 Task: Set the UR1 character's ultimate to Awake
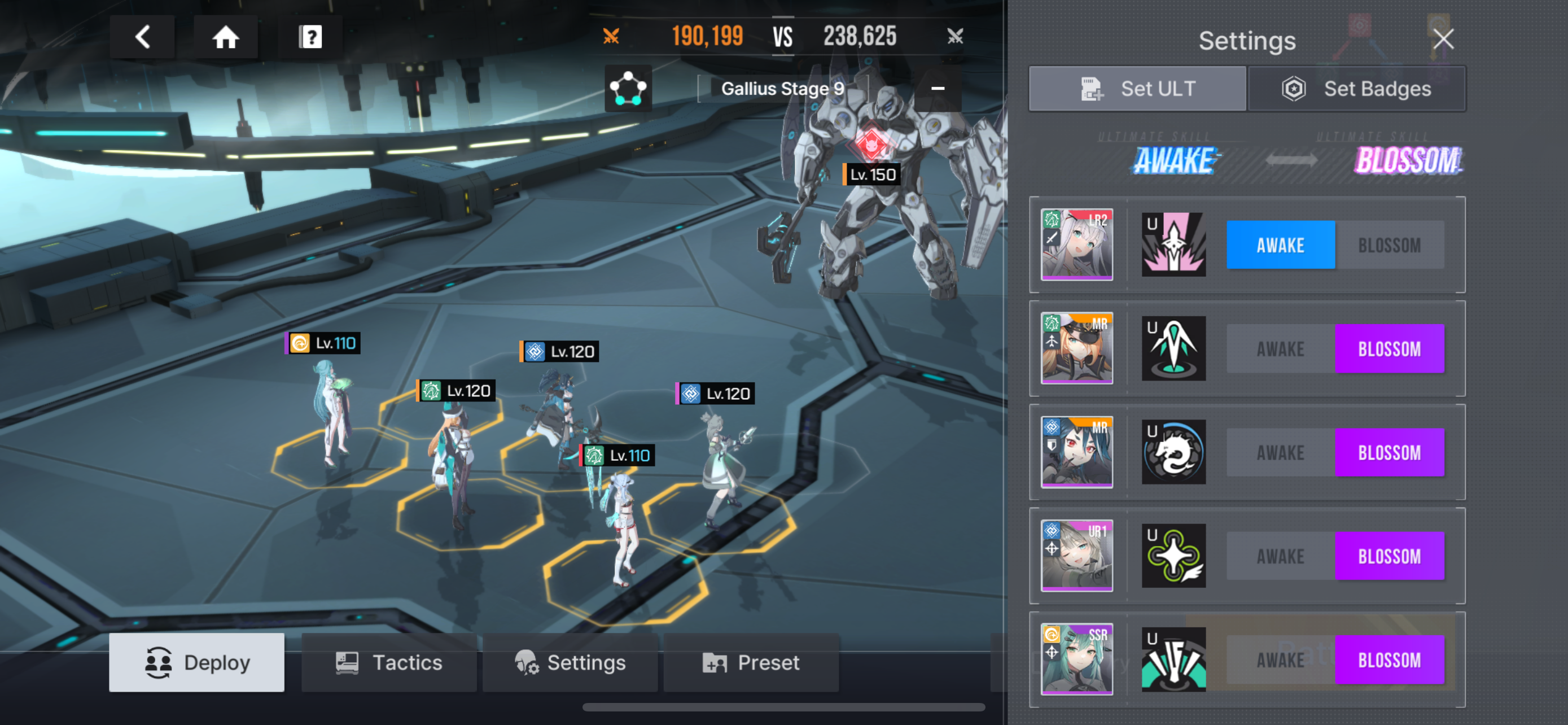point(1280,556)
